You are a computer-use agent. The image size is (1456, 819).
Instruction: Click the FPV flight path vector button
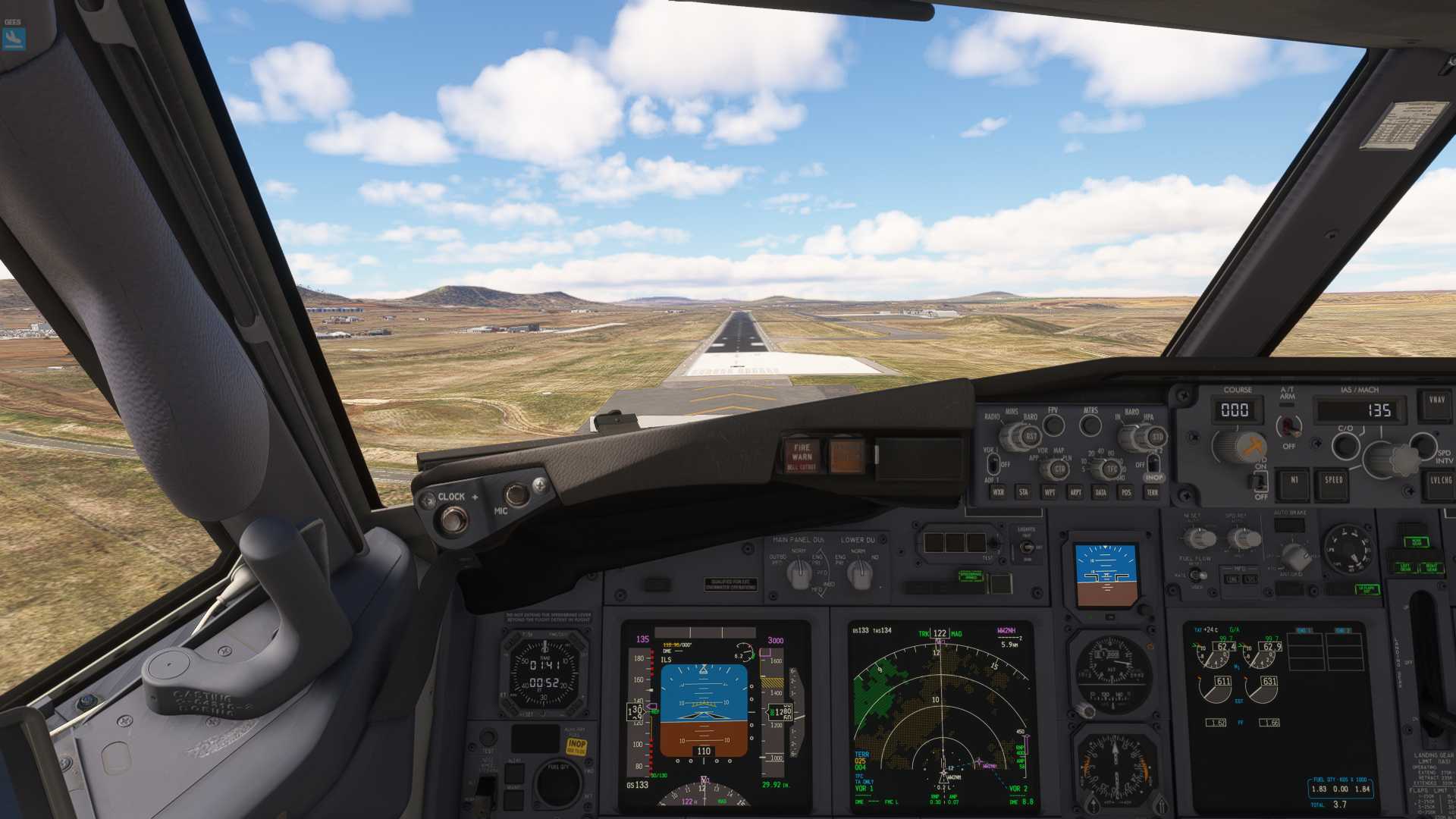pyautogui.click(x=1053, y=425)
